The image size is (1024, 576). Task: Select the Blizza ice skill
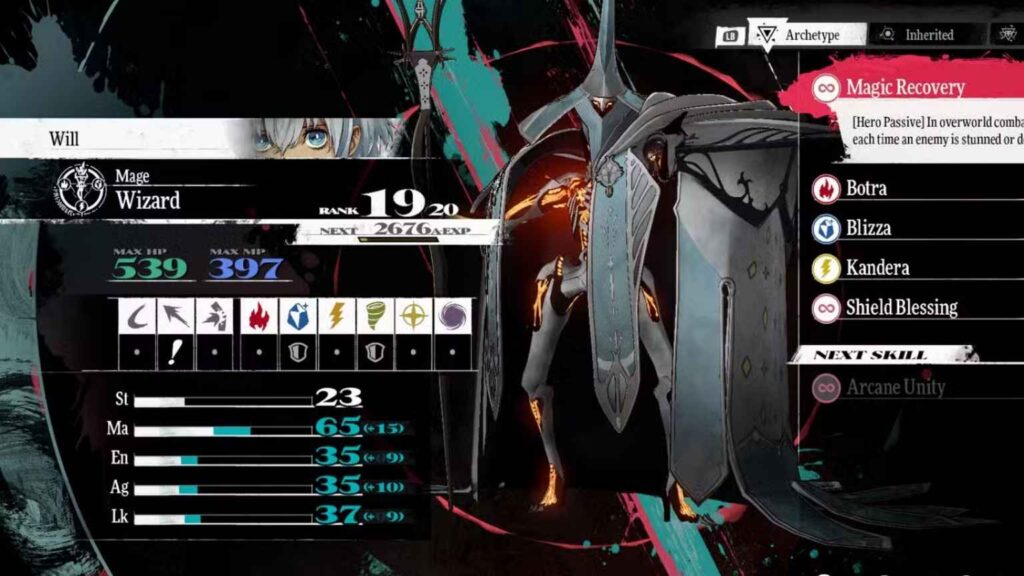coord(868,228)
